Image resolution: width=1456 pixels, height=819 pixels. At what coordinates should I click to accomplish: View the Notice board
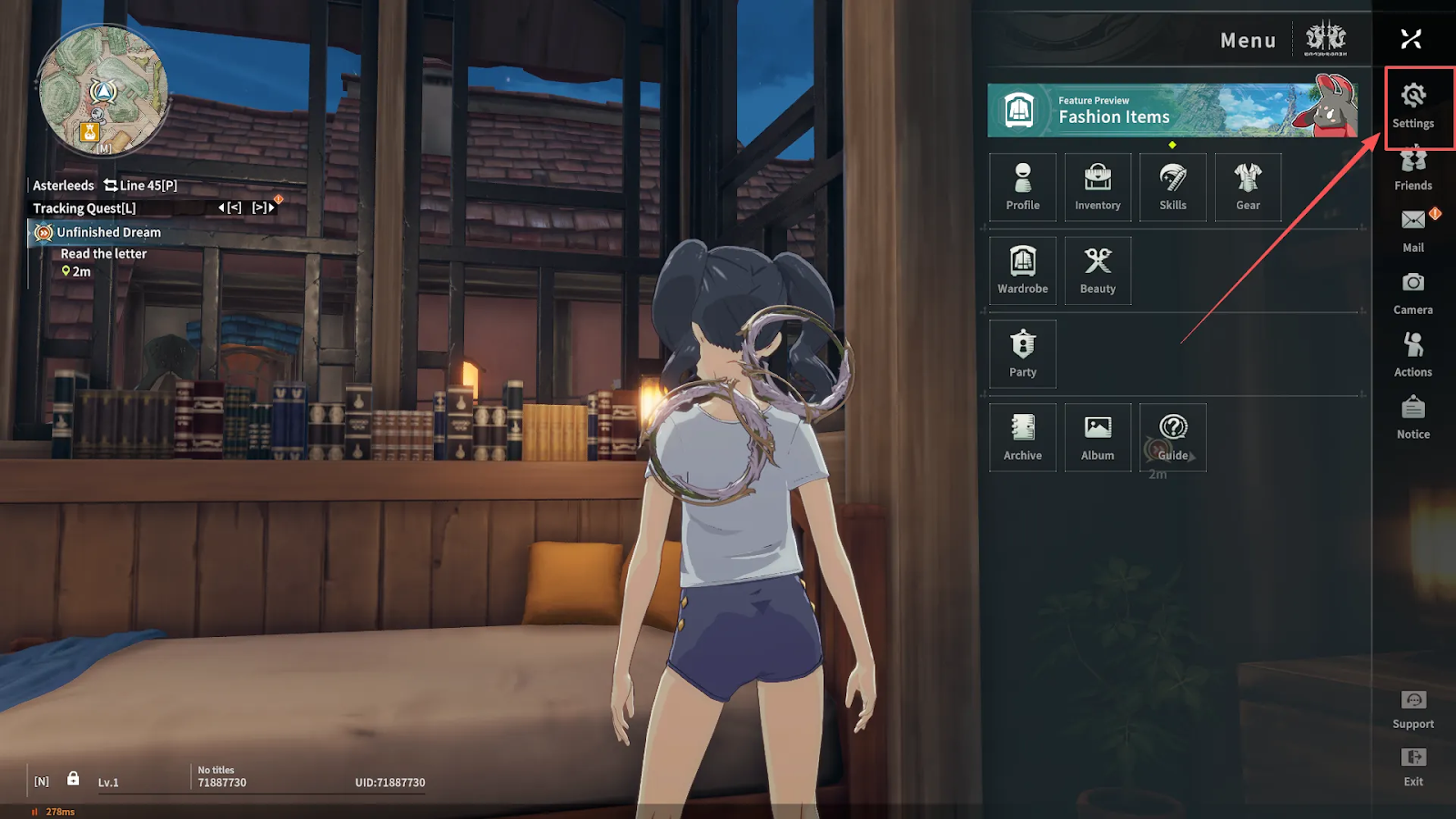point(1412,417)
